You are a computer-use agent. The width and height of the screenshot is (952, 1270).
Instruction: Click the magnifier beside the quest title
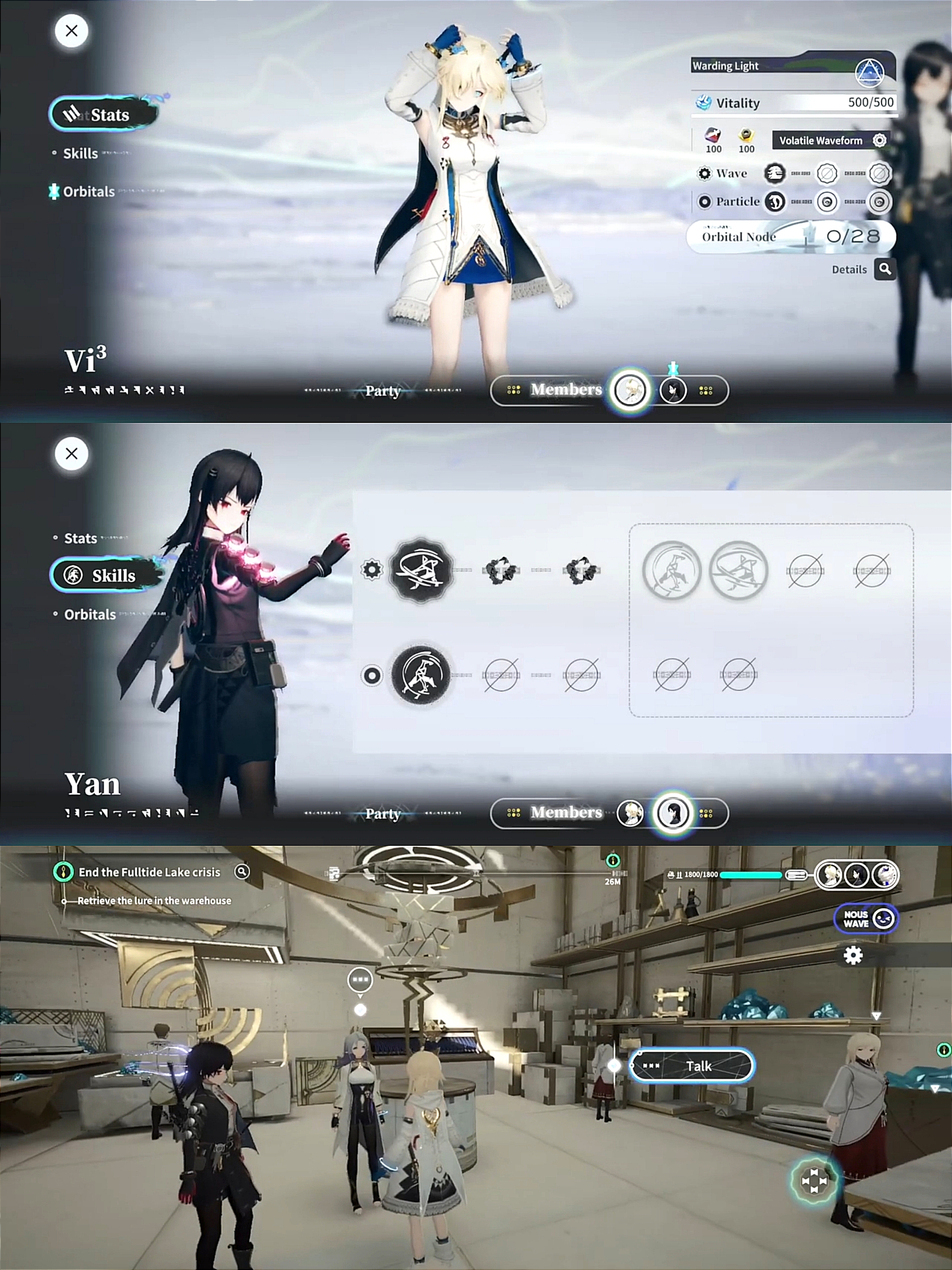242,871
